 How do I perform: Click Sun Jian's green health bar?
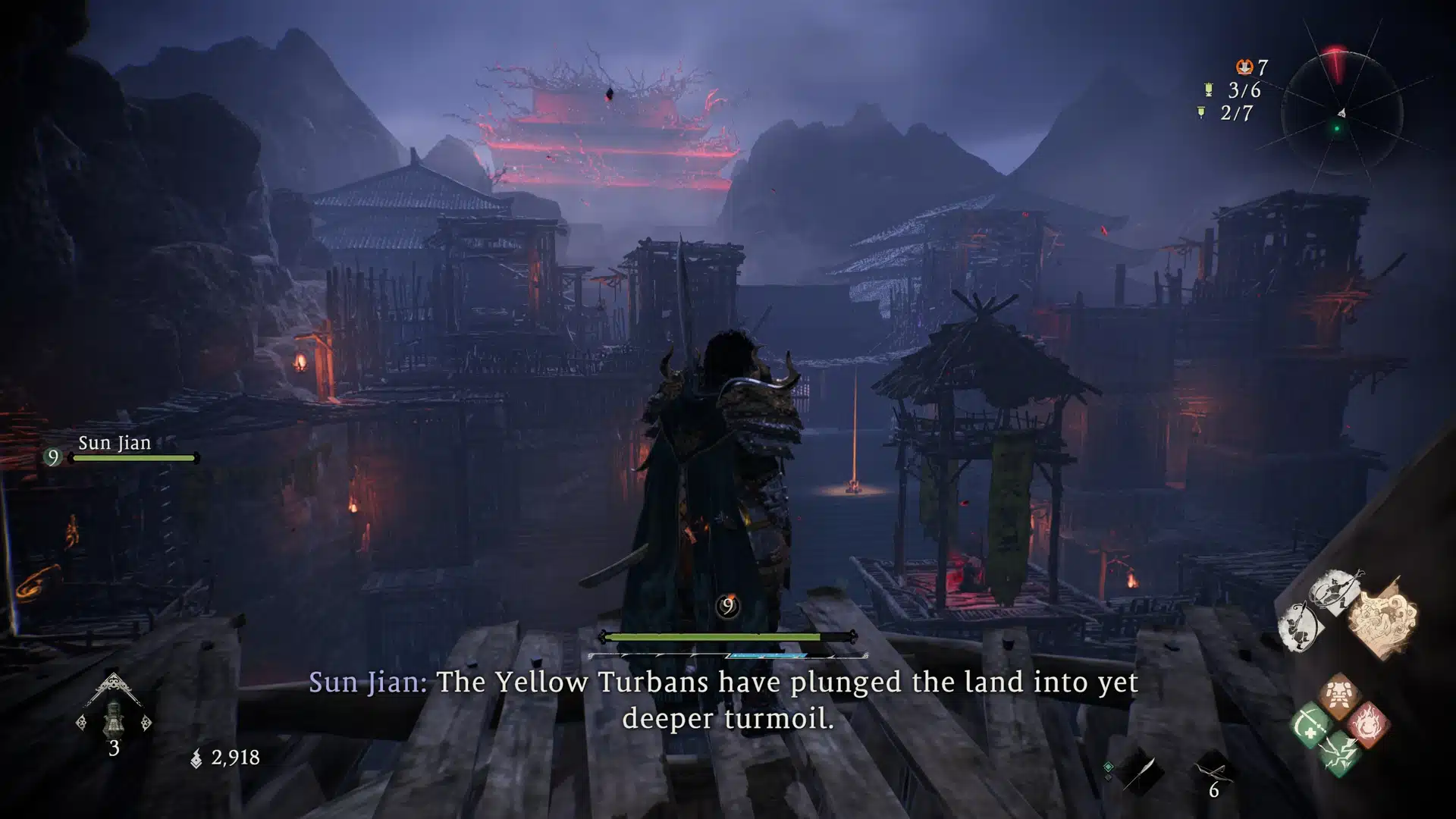click(x=131, y=458)
